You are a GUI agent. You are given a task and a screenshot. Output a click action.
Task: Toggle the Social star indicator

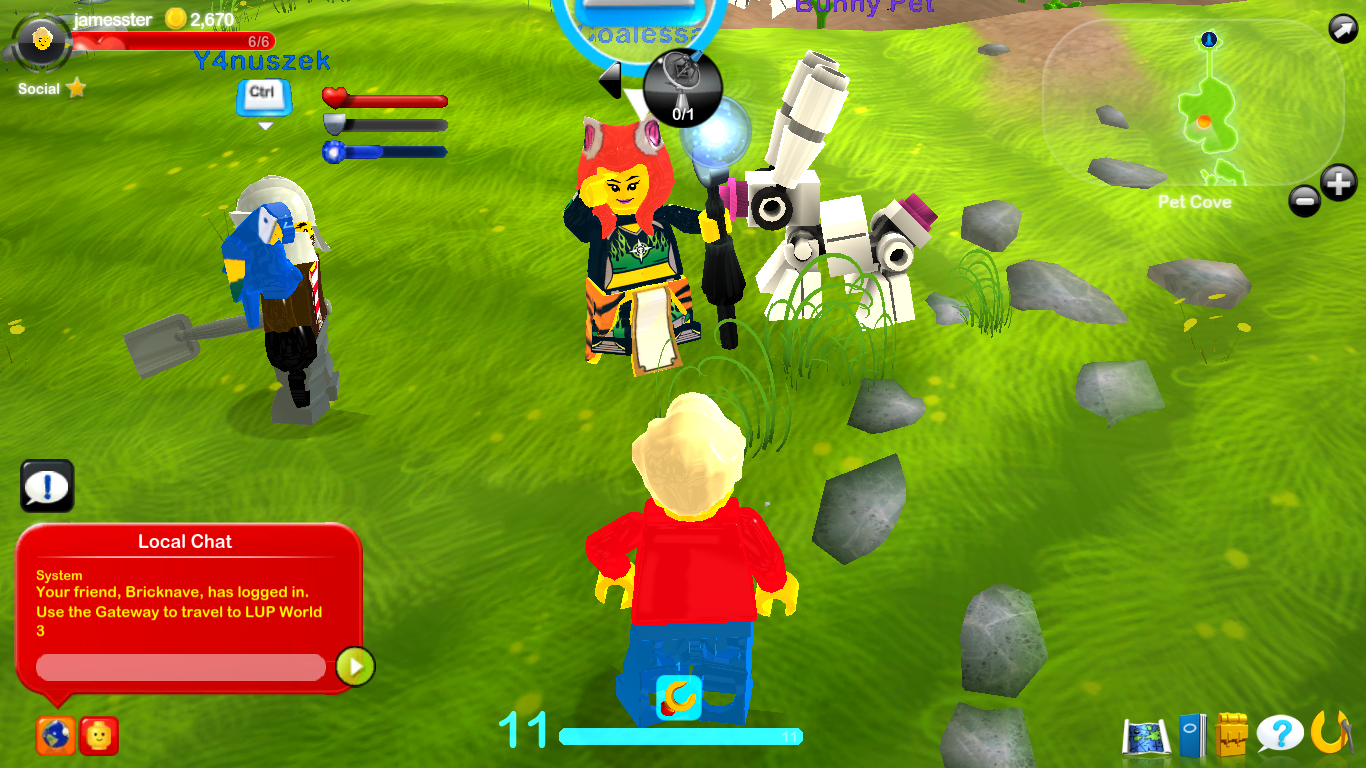click(75, 88)
